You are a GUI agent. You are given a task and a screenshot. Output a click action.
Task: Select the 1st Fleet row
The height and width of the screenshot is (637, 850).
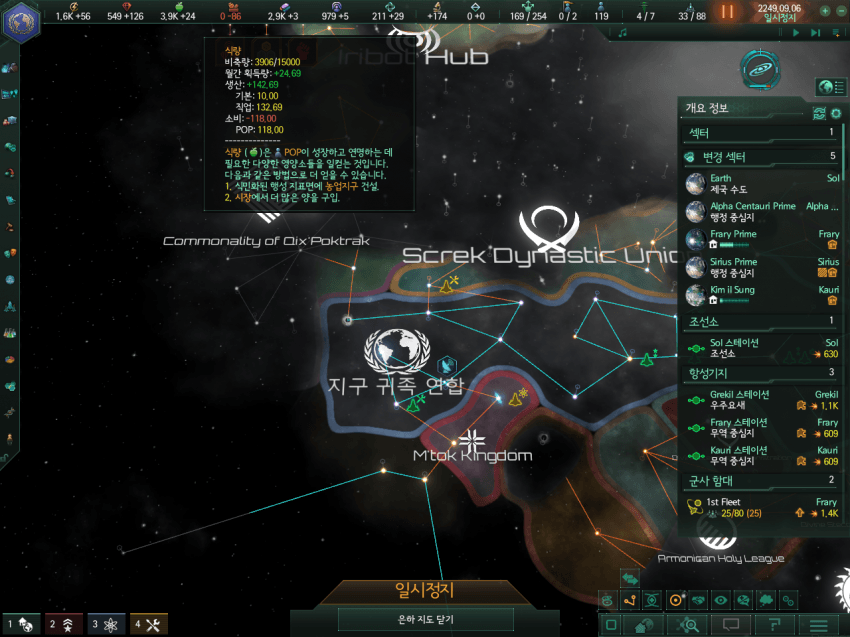click(x=762, y=507)
